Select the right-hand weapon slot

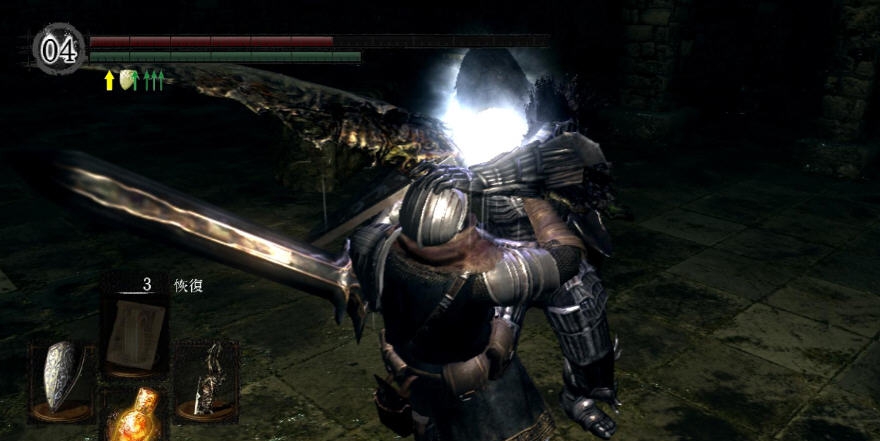click(207, 378)
